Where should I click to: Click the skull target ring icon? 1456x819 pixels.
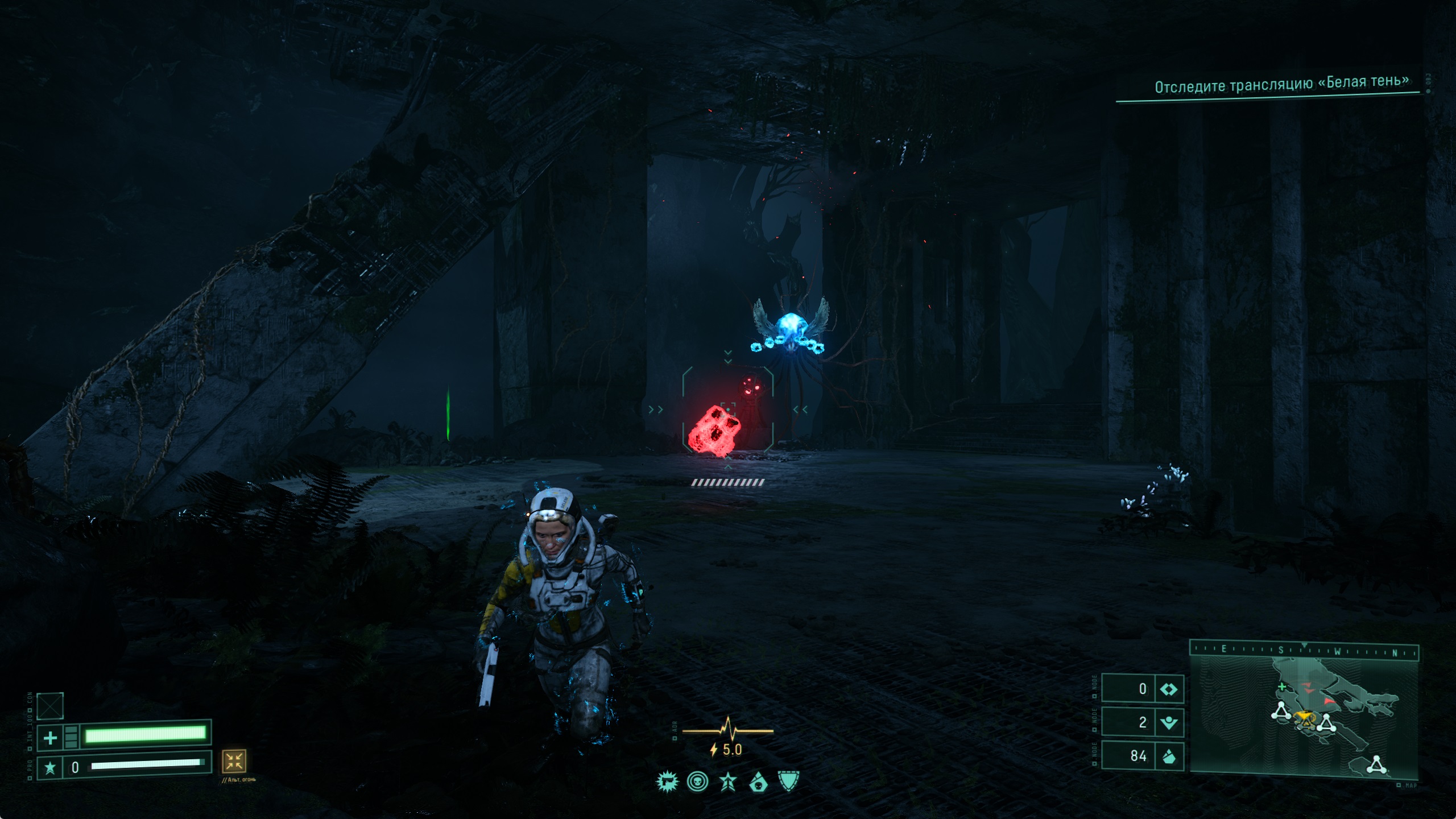click(697, 783)
